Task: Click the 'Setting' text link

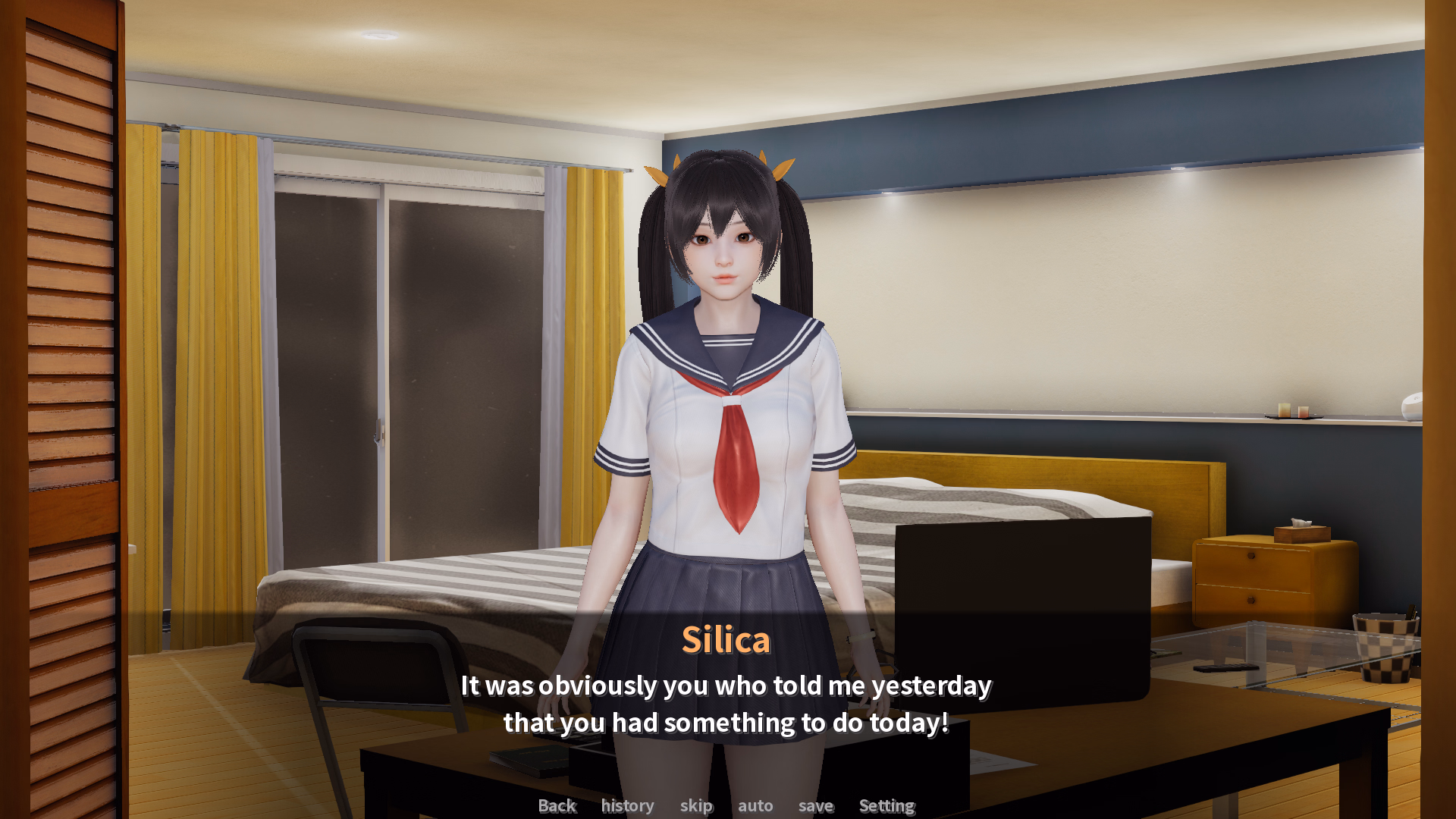Action: [886, 806]
